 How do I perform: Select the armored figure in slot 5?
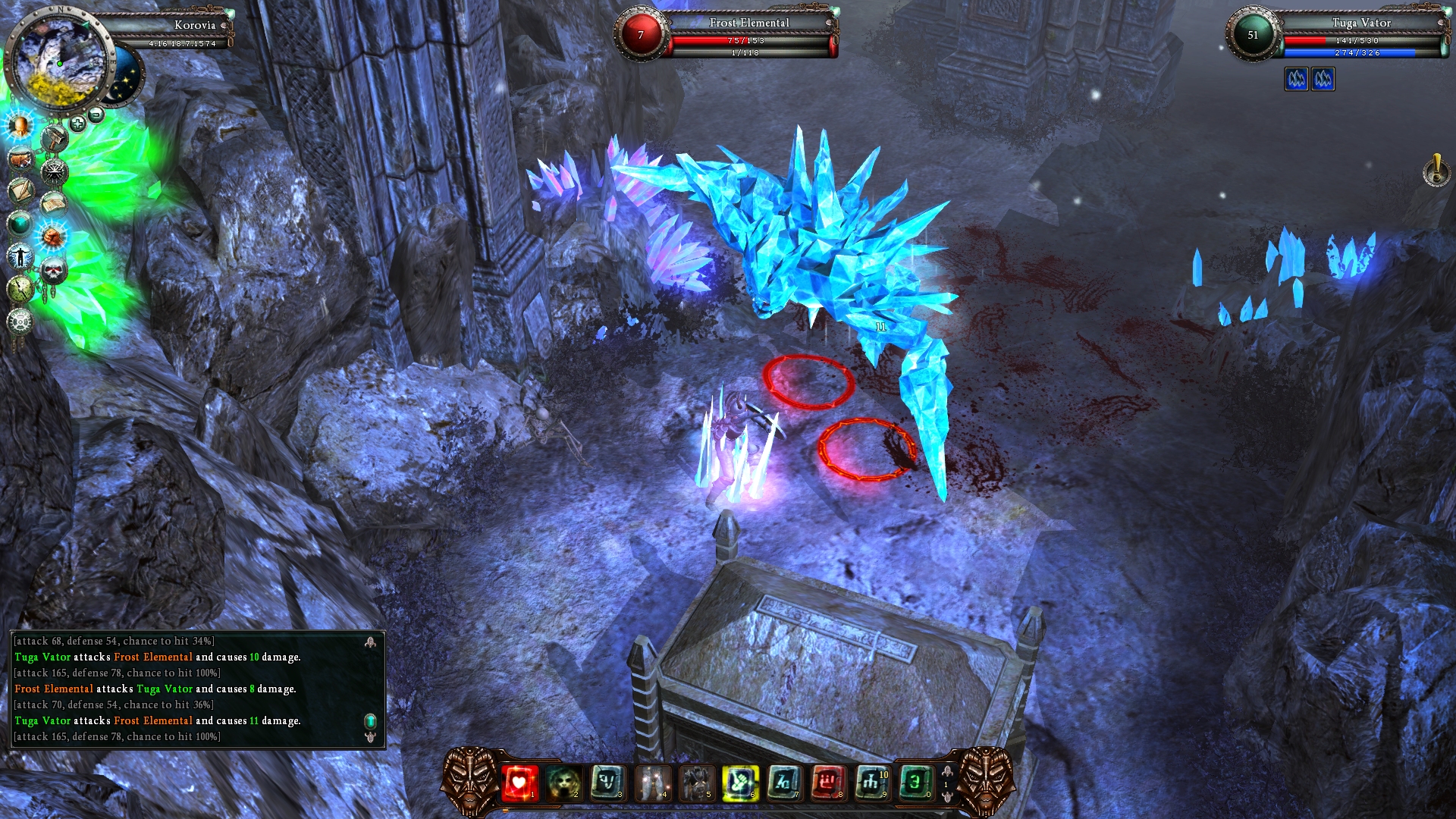[x=695, y=783]
